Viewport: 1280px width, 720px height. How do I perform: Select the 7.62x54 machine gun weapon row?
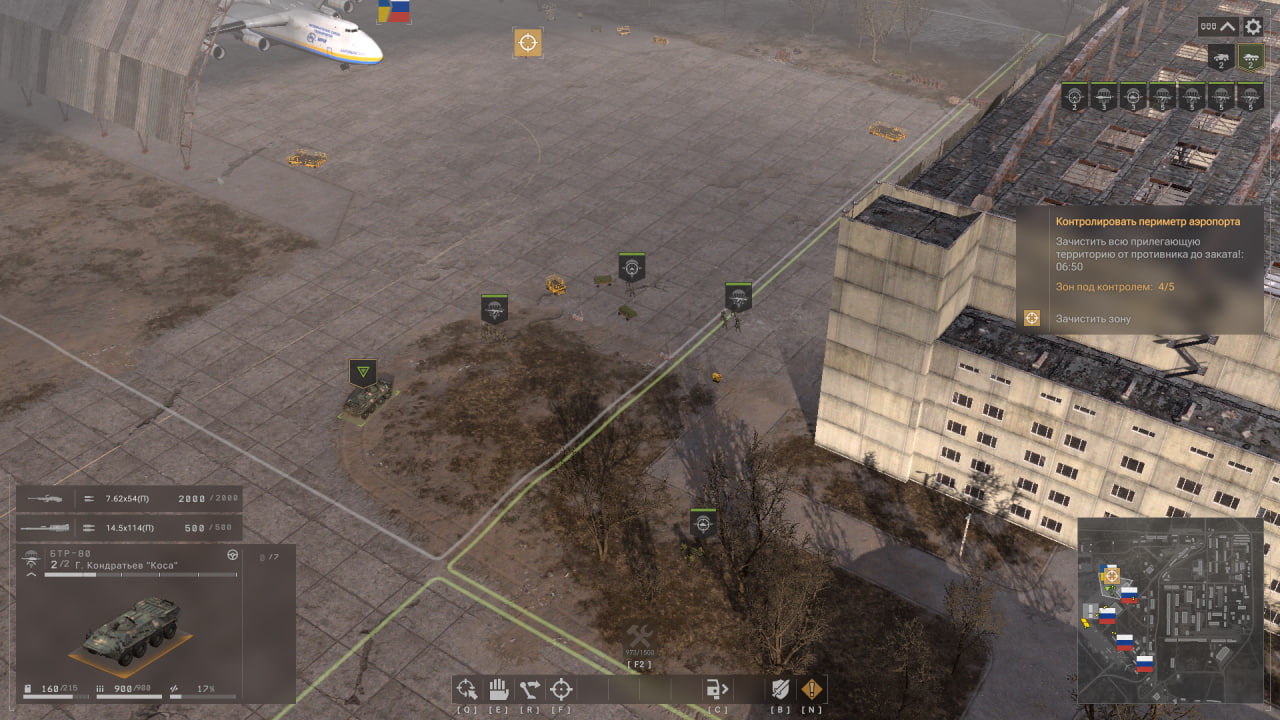(x=129, y=498)
